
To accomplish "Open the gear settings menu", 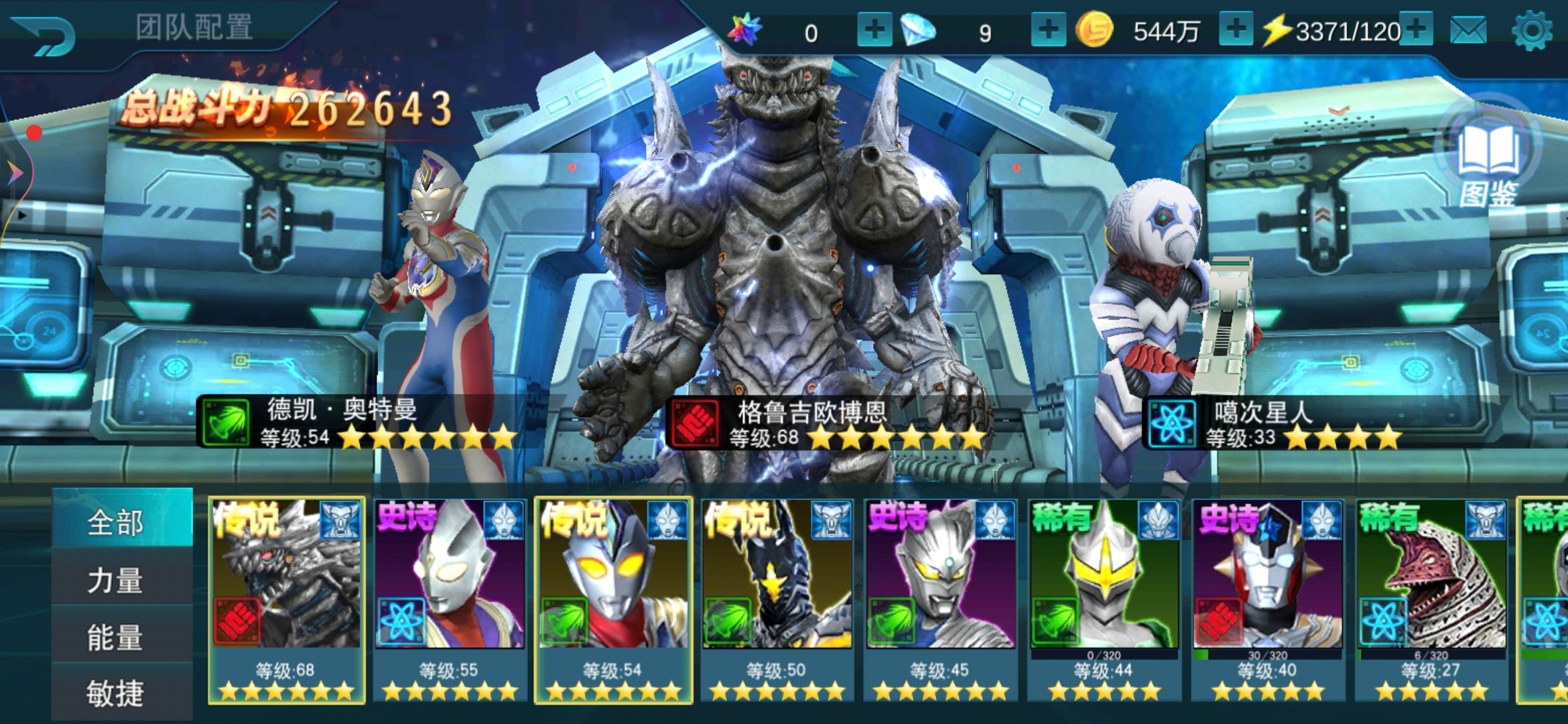I will coord(1532,31).
